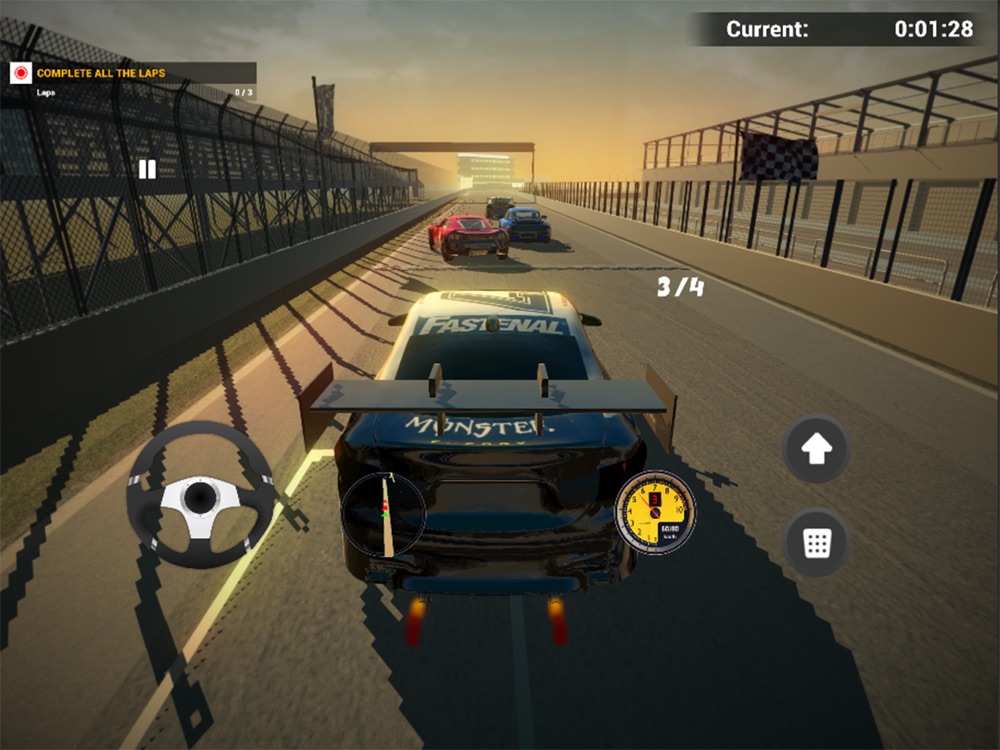The height and width of the screenshot is (750, 1000).
Task: Click the circular track minimap
Action: point(384,515)
